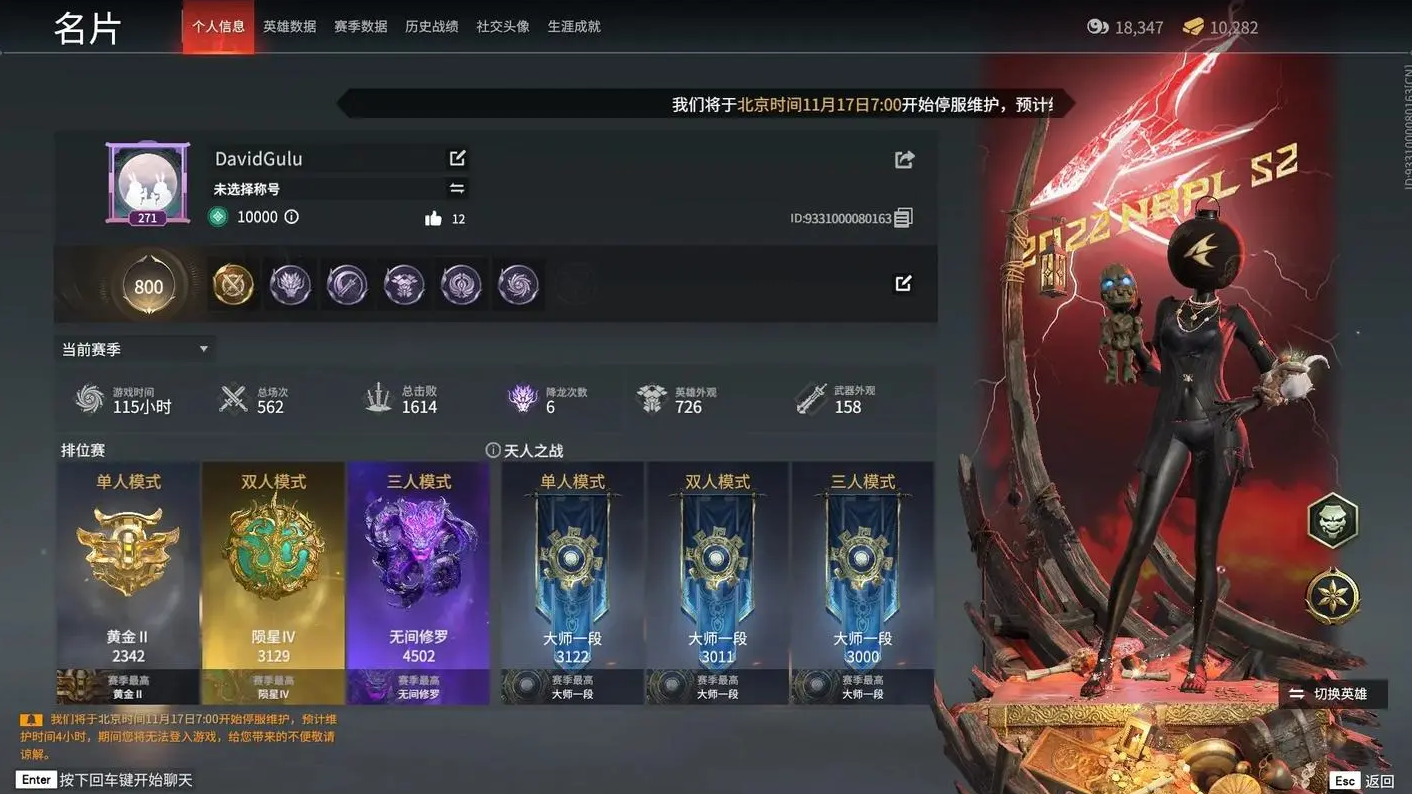Select the 社交头像 tab

point(502,27)
